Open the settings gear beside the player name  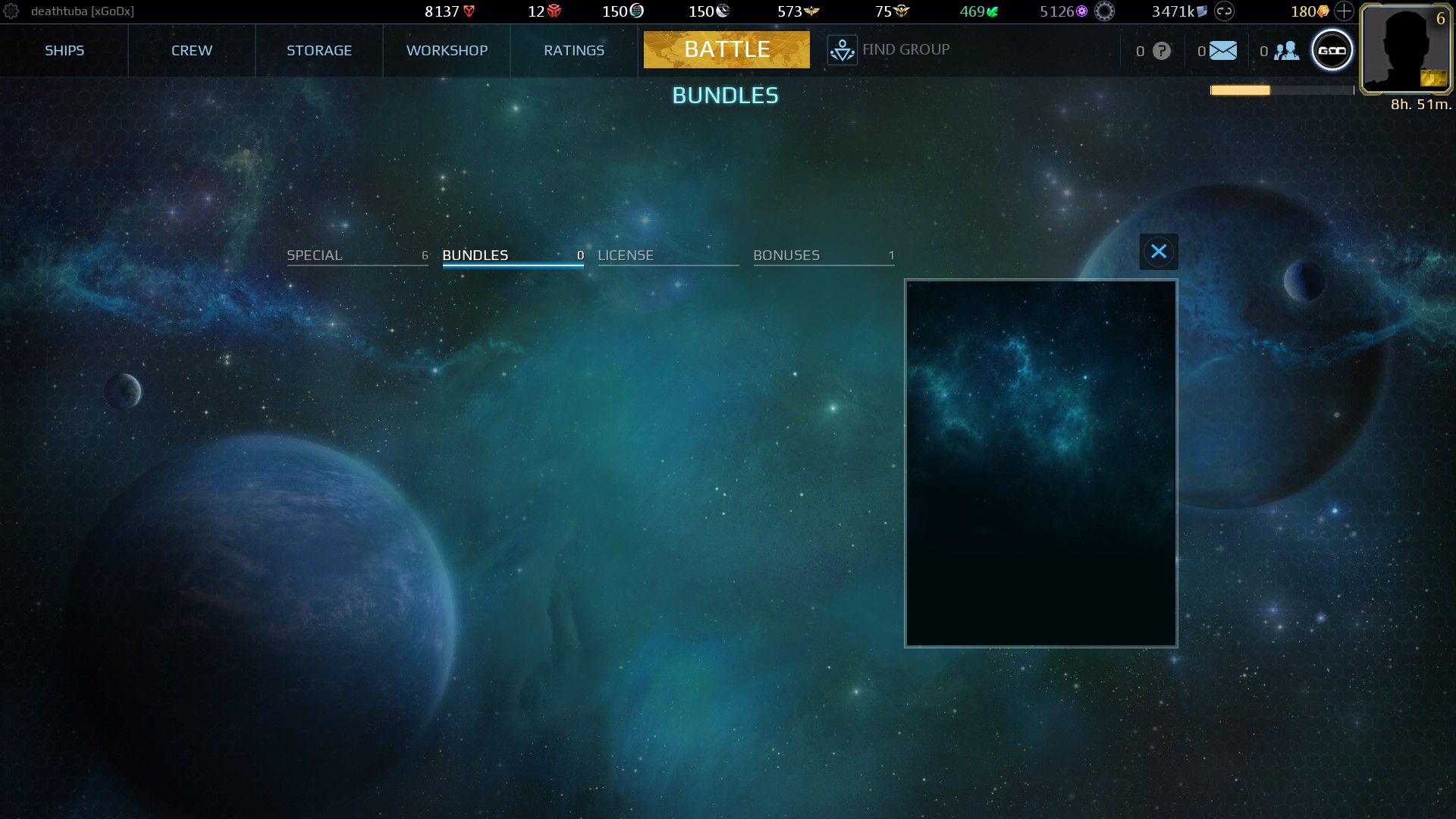click(x=11, y=11)
